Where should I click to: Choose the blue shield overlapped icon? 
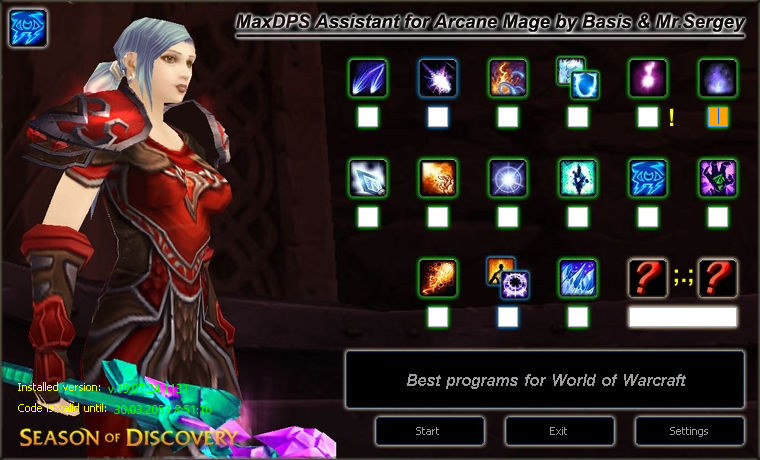pos(577,78)
